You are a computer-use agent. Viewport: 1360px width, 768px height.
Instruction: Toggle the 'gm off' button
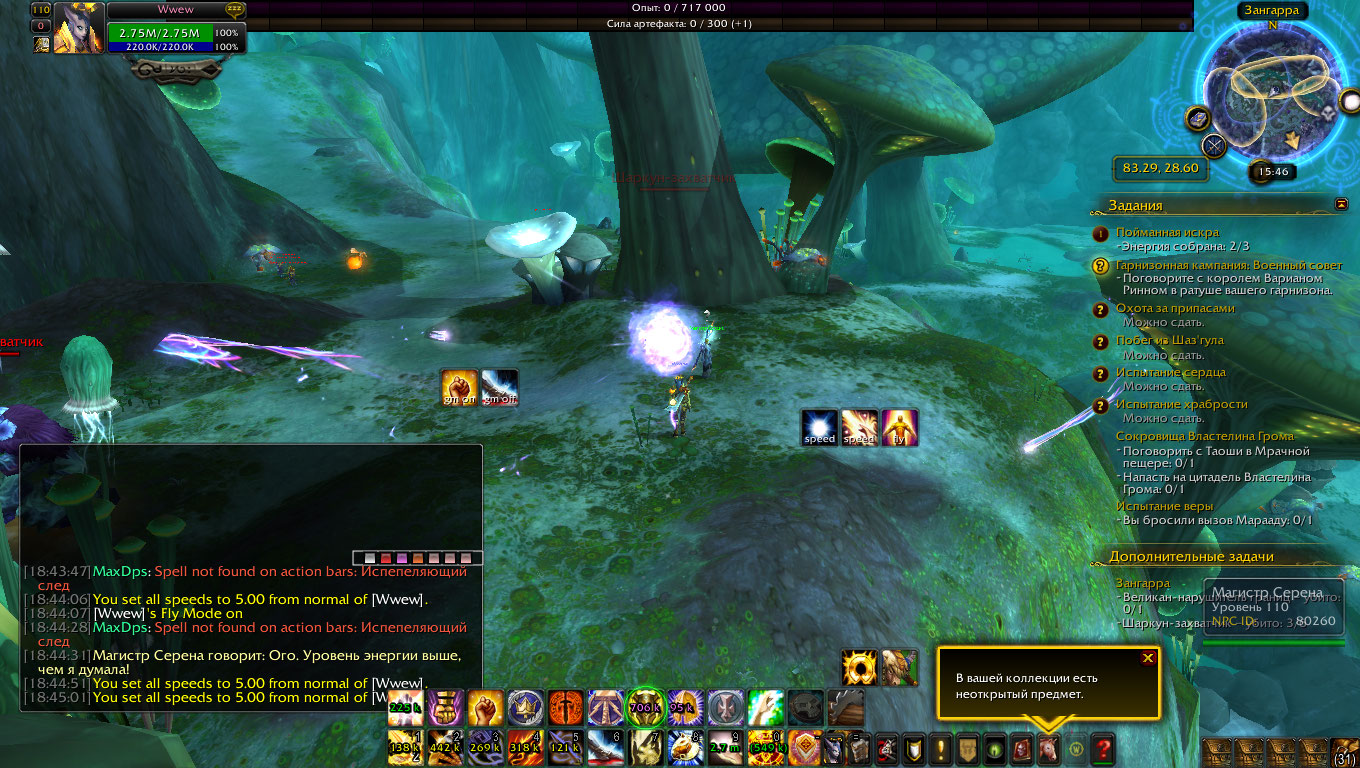(499, 388)
